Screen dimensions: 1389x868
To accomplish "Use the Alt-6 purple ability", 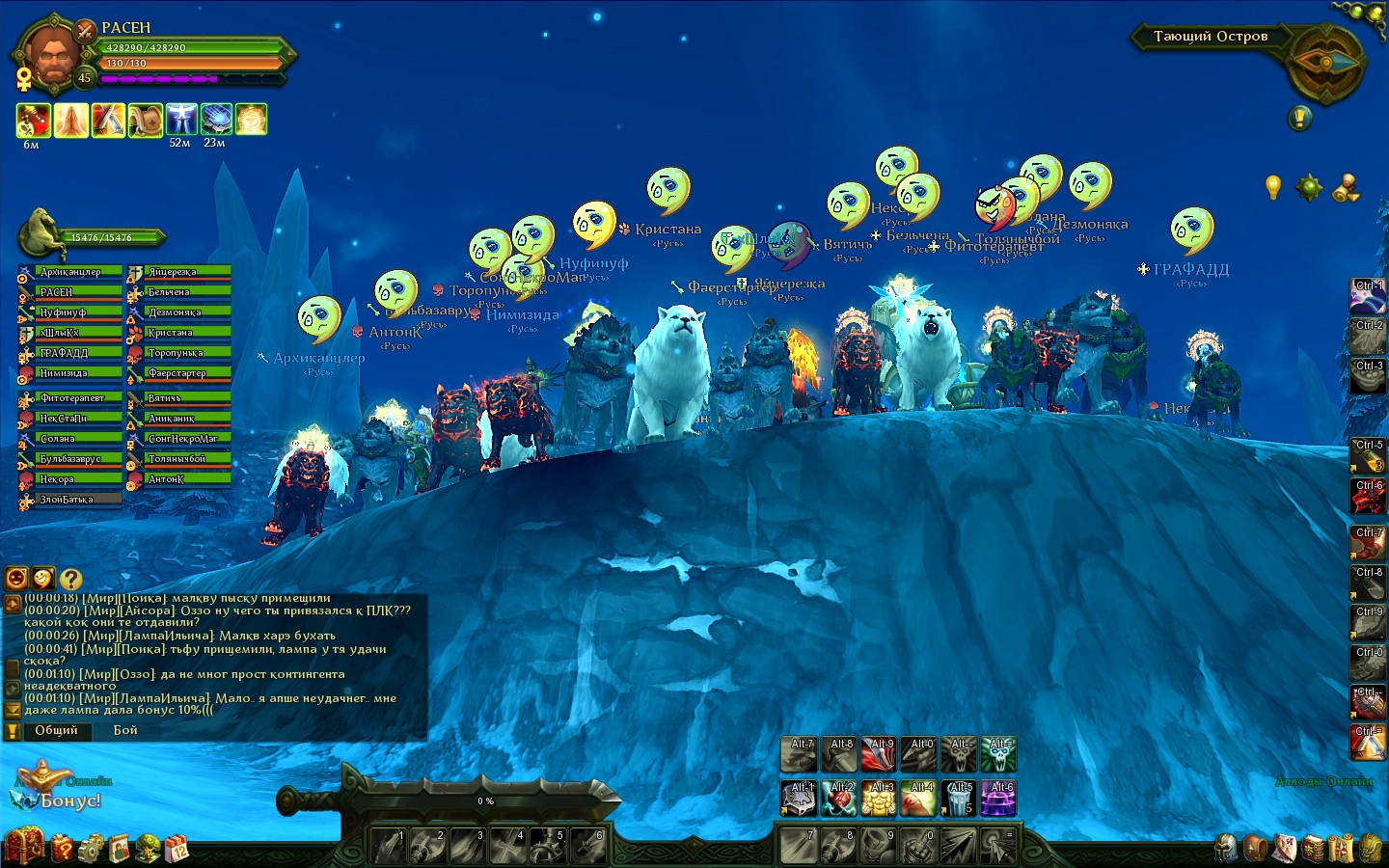I will tap(998, 798).
